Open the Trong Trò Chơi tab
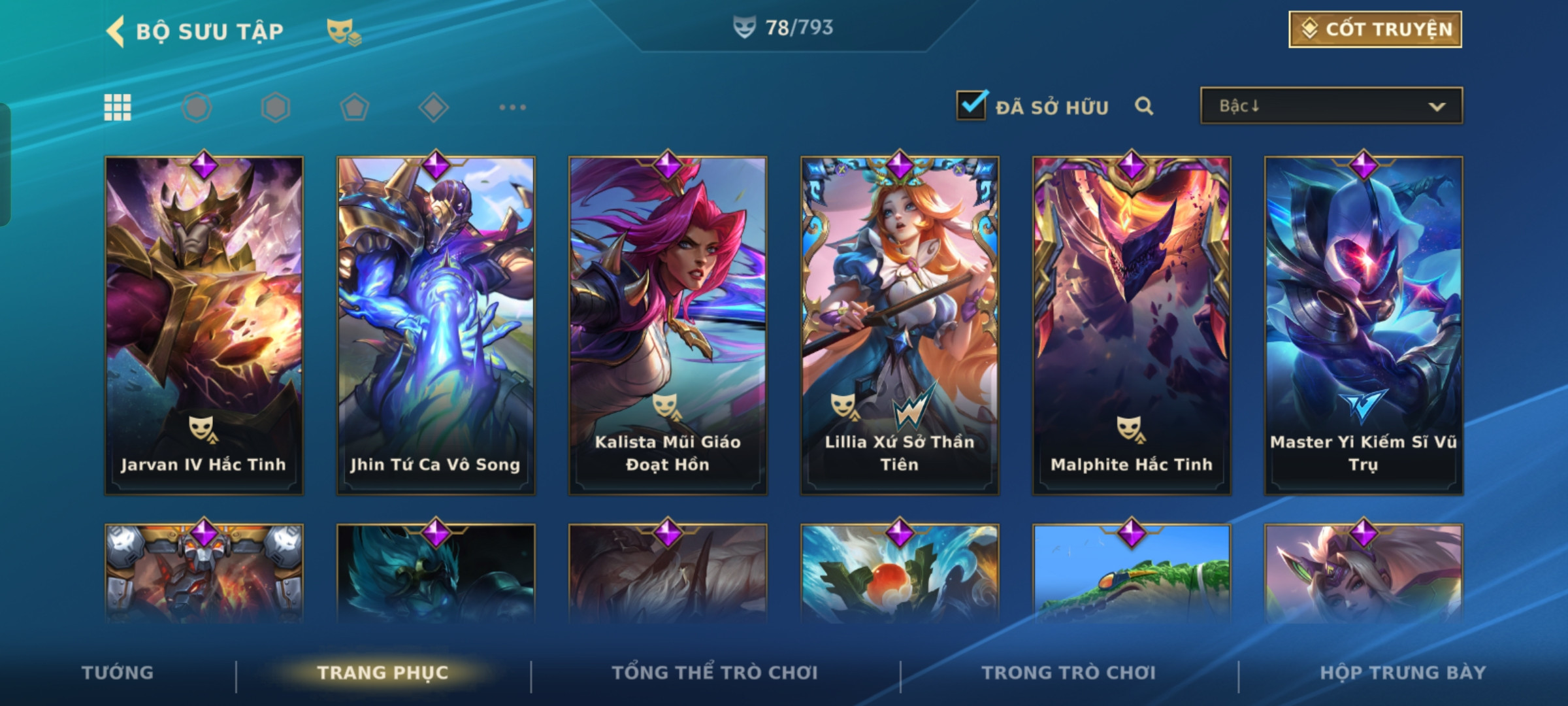The image size is (1568, 706). click(1069, 673)
